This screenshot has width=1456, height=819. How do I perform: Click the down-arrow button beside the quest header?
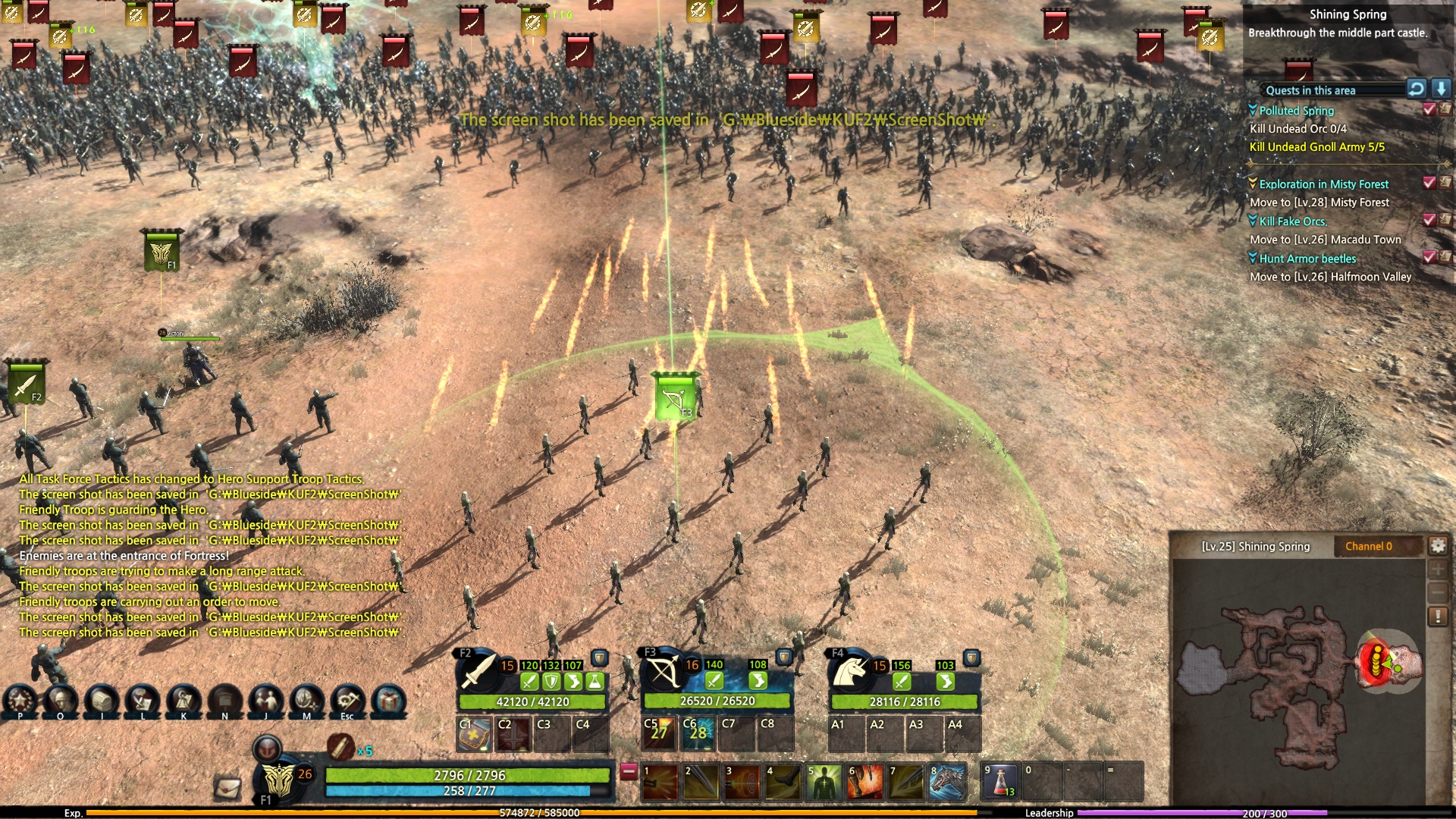(1441, 89)
